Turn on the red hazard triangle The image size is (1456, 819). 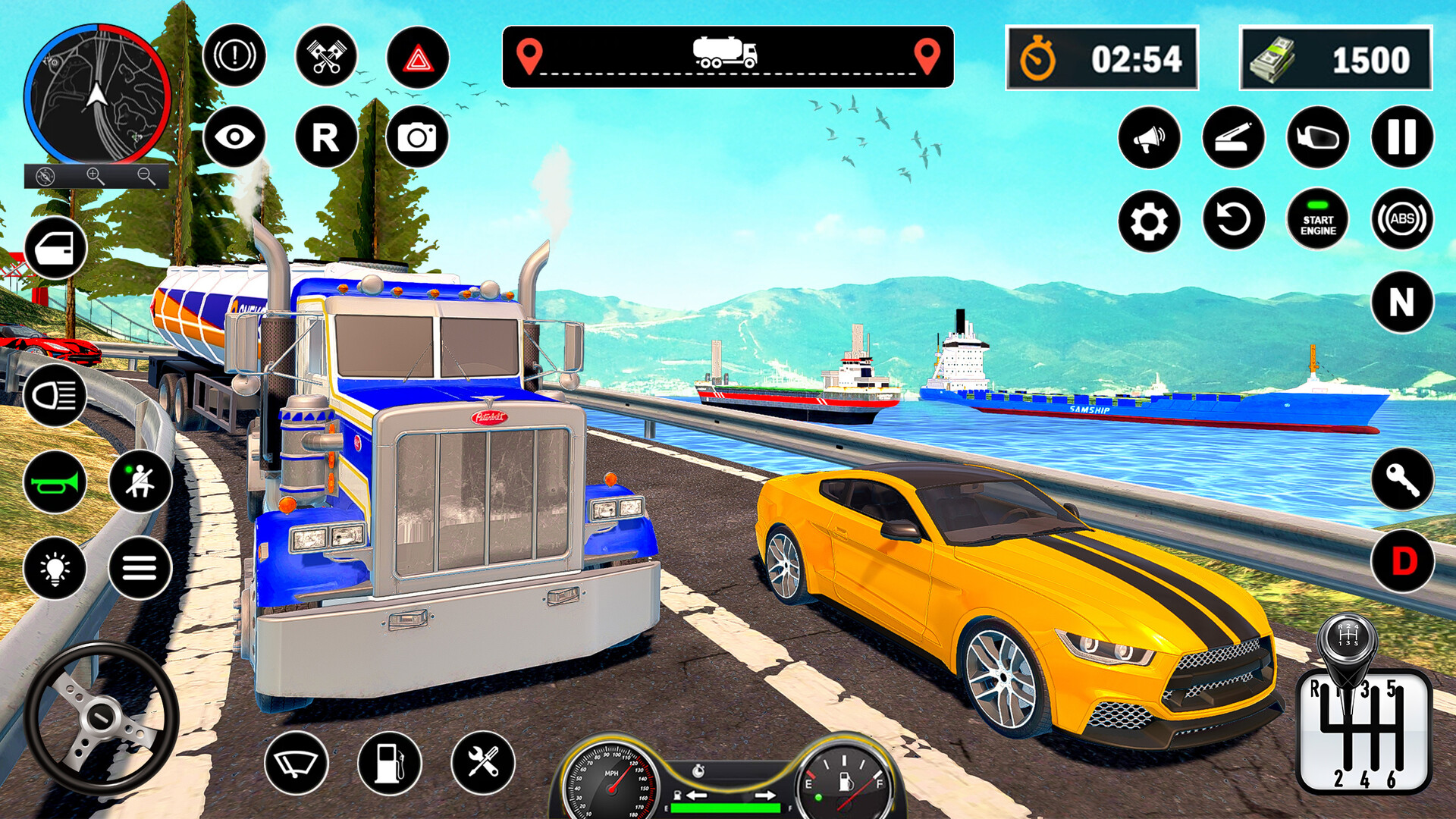tap(417, 58)
